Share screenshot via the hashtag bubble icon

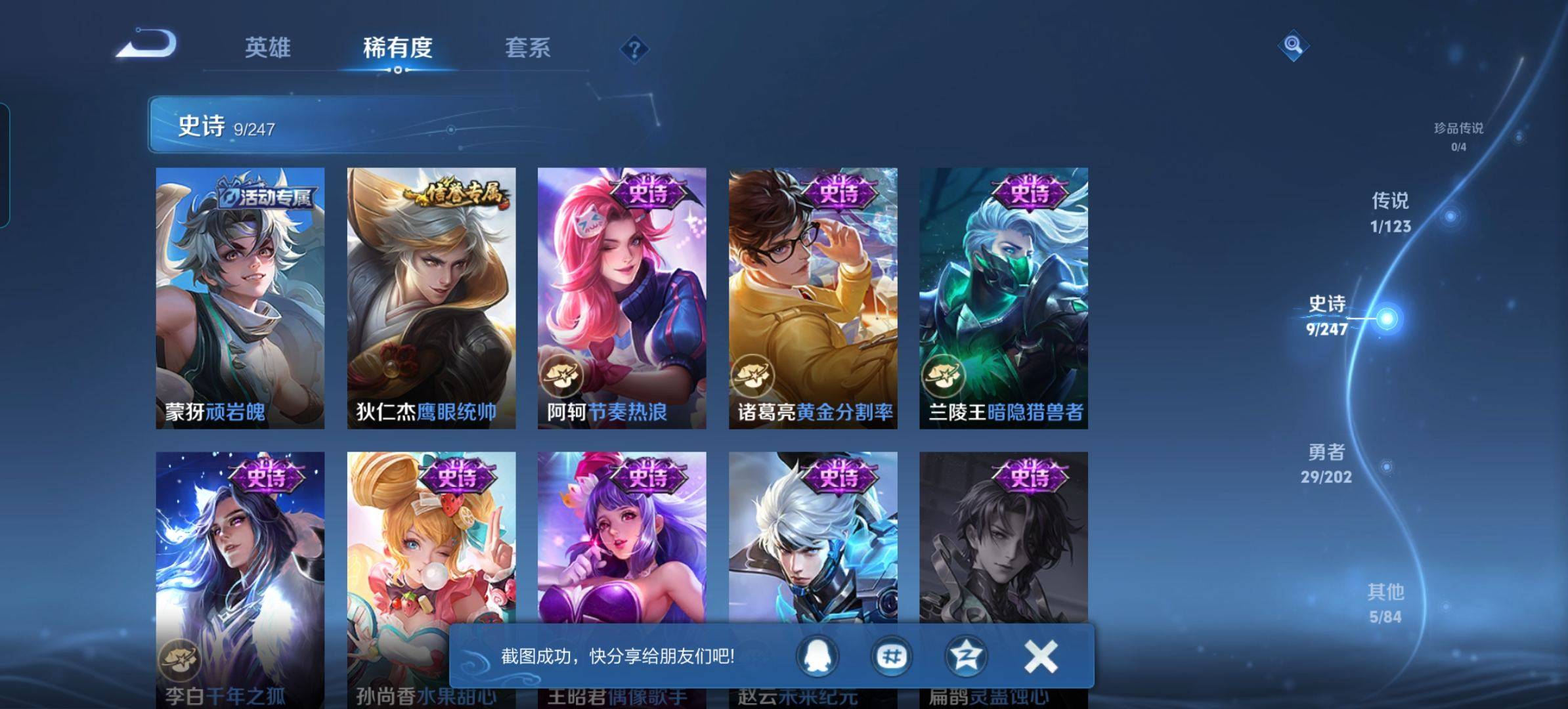point(892,656)
